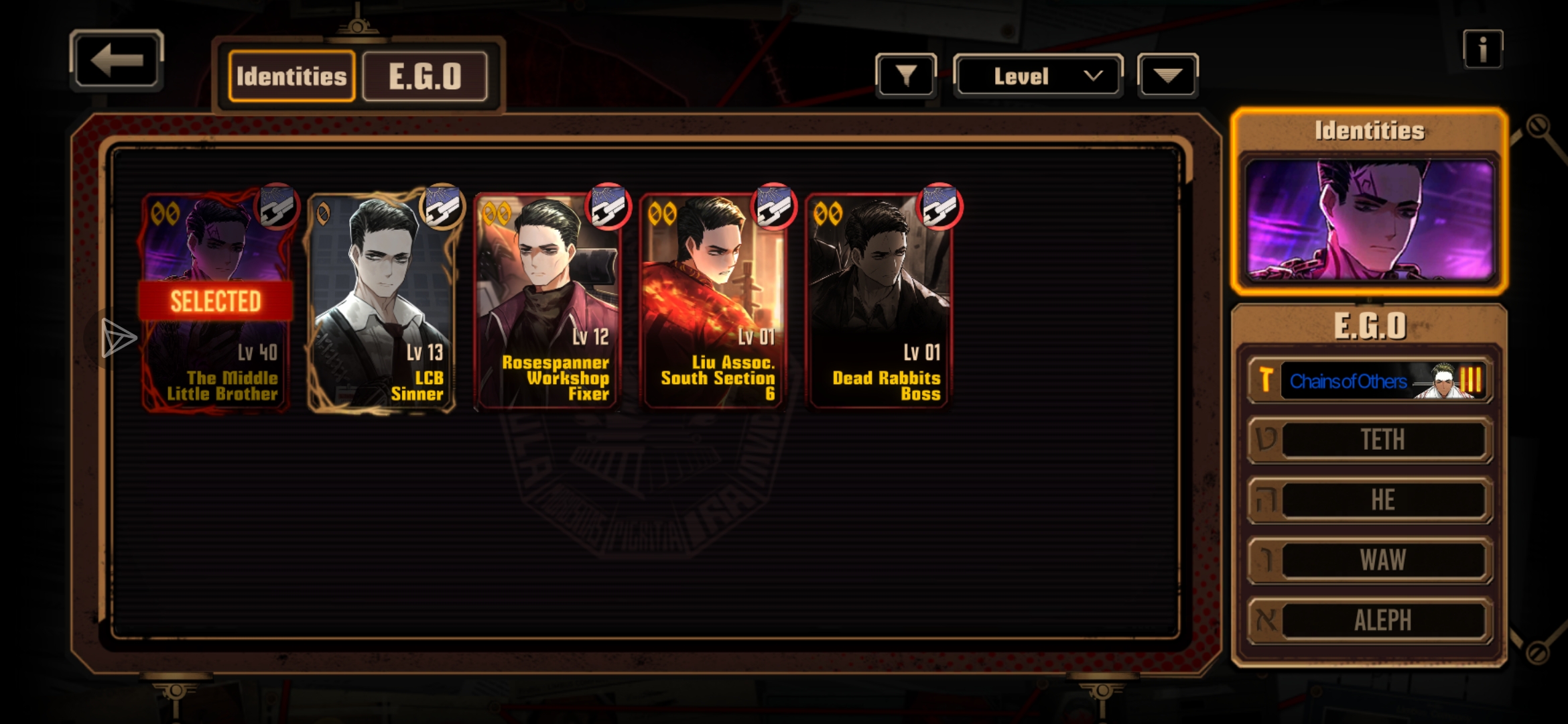Choose the Dead Rabbits Boss card

878,302
